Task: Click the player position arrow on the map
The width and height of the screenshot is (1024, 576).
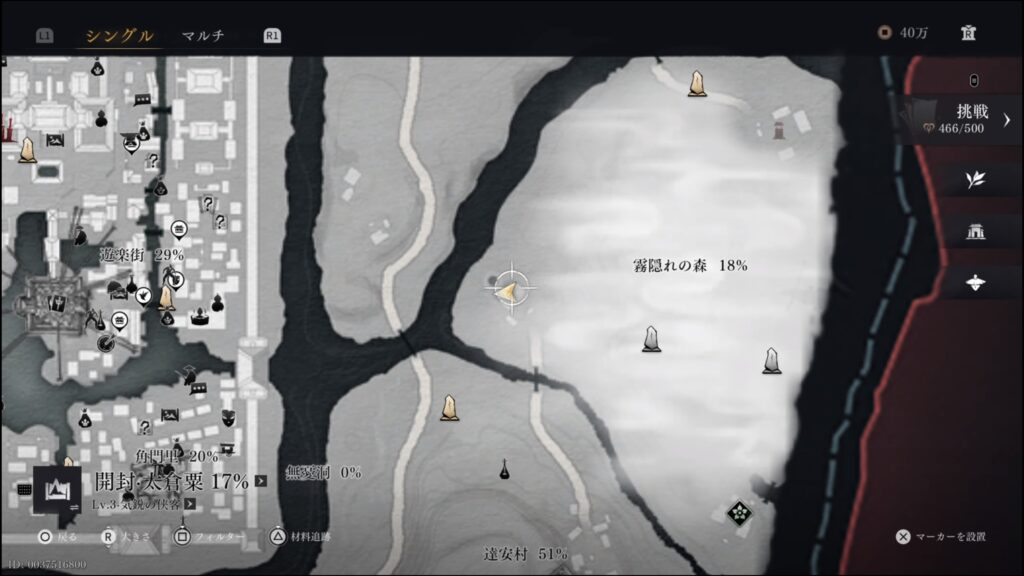Action: (x=509, y=290)
